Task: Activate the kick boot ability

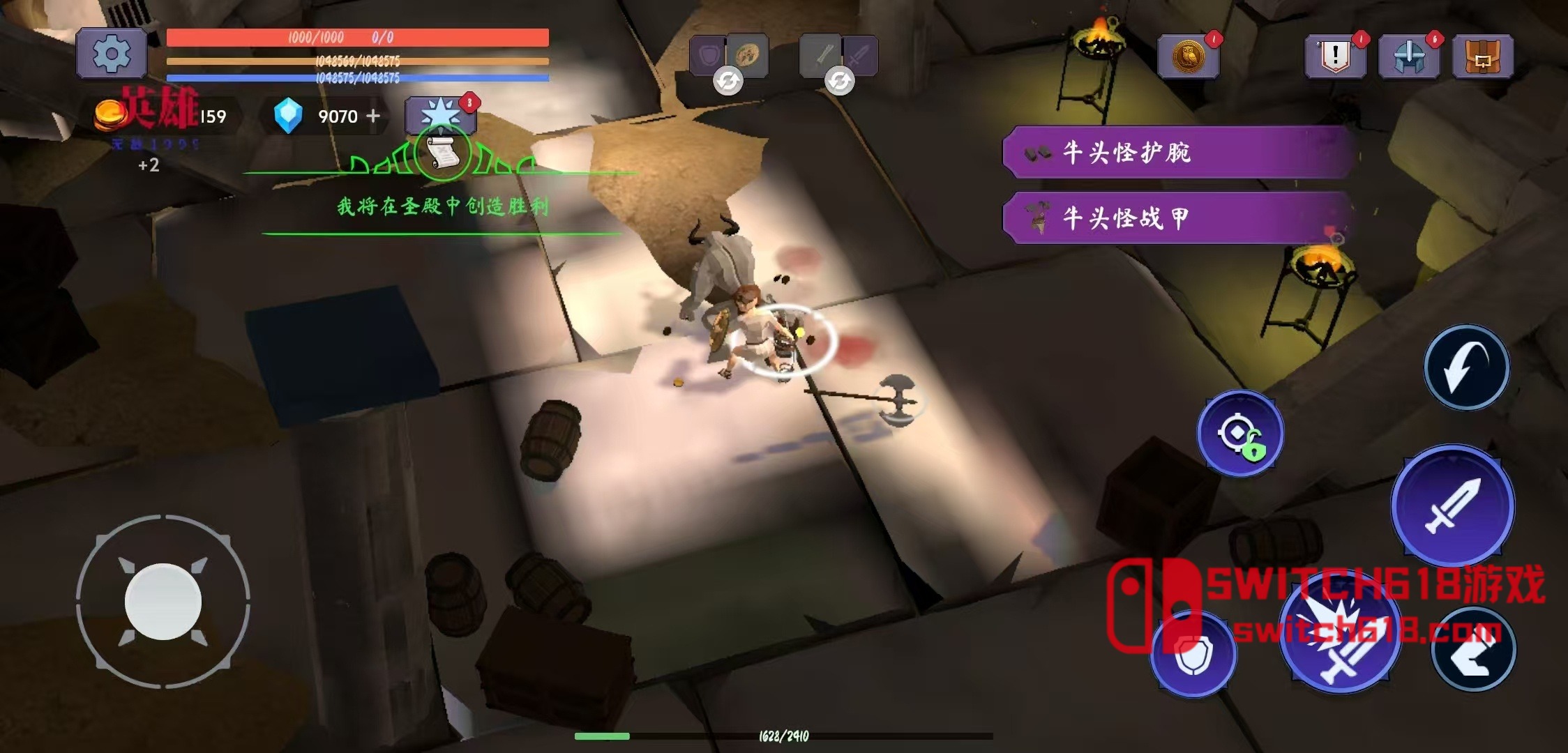Action: (1473, 650)
